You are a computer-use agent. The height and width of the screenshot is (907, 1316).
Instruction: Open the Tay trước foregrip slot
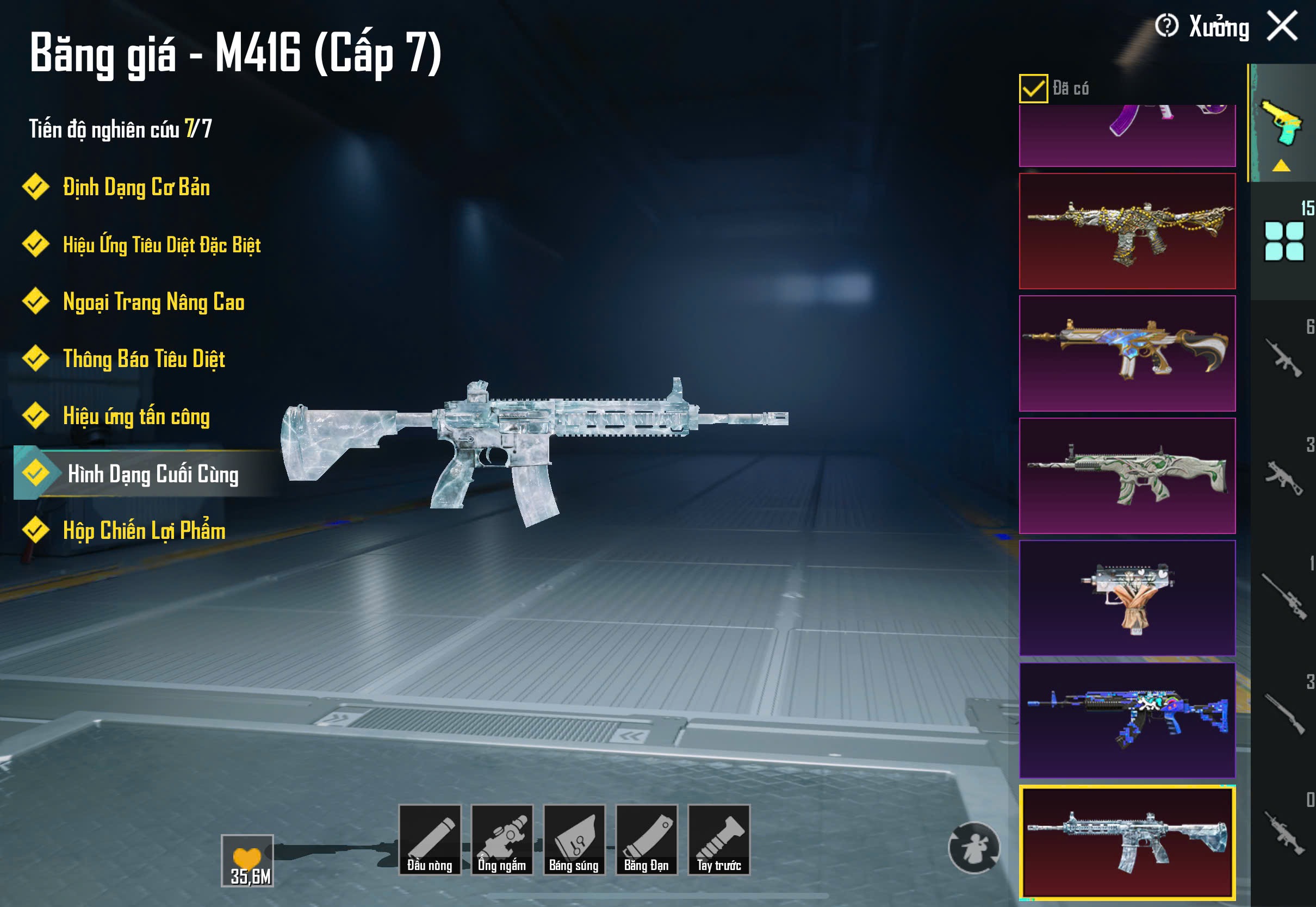tap(719, 840)
